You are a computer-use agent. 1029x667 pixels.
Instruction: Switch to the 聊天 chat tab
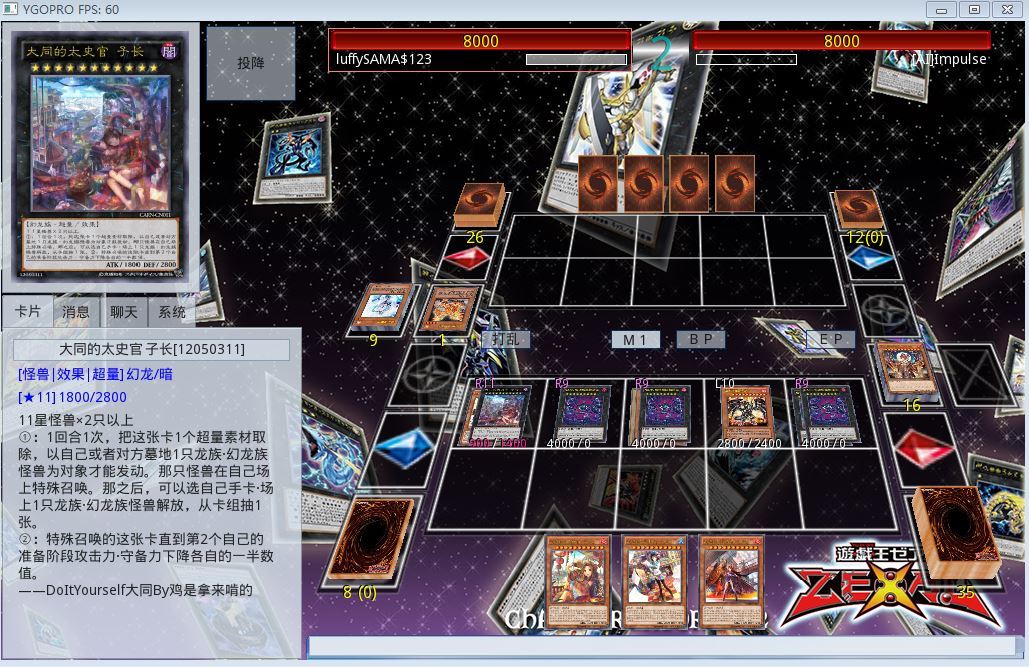[124, 312]
